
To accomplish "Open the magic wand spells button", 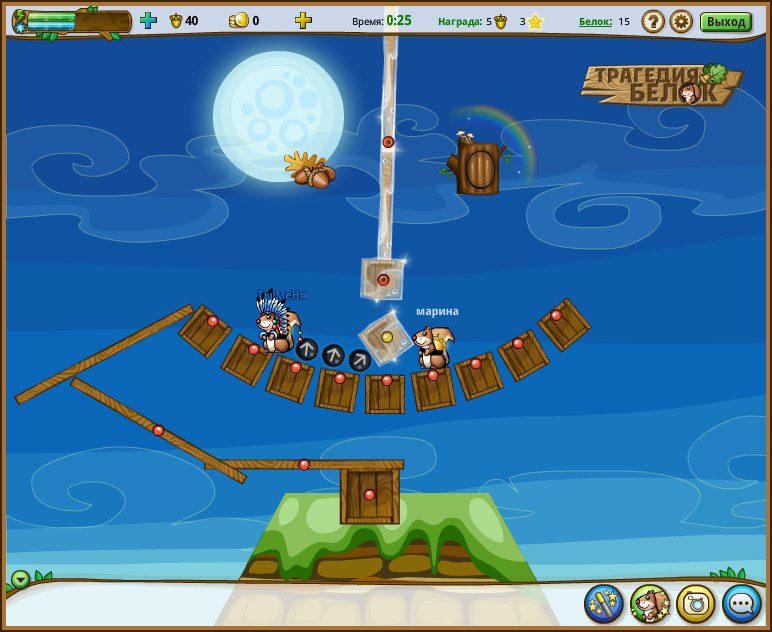I will (604, 603).
